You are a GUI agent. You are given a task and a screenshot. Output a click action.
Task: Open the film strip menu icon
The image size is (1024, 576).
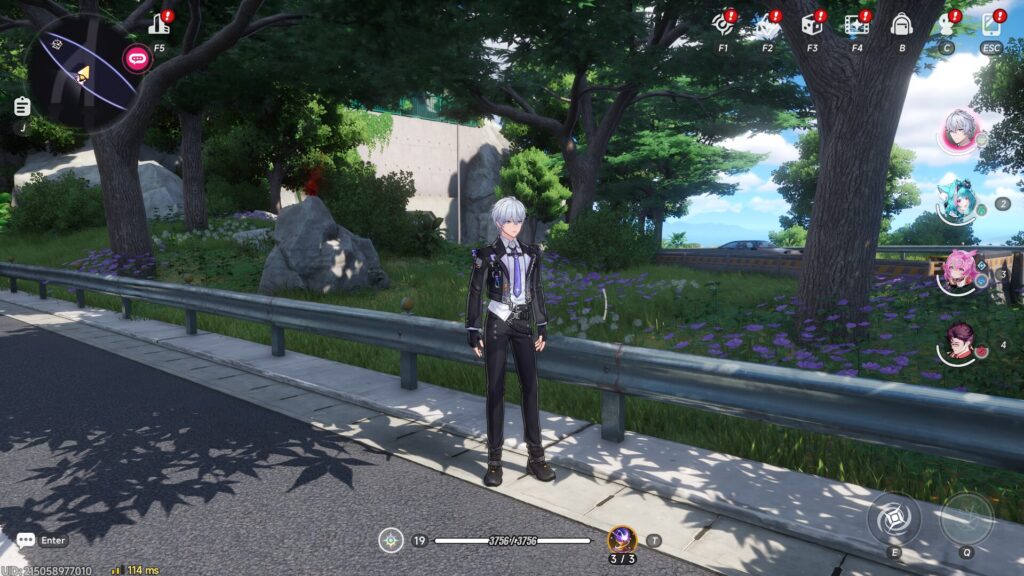(x=856, y=25)
